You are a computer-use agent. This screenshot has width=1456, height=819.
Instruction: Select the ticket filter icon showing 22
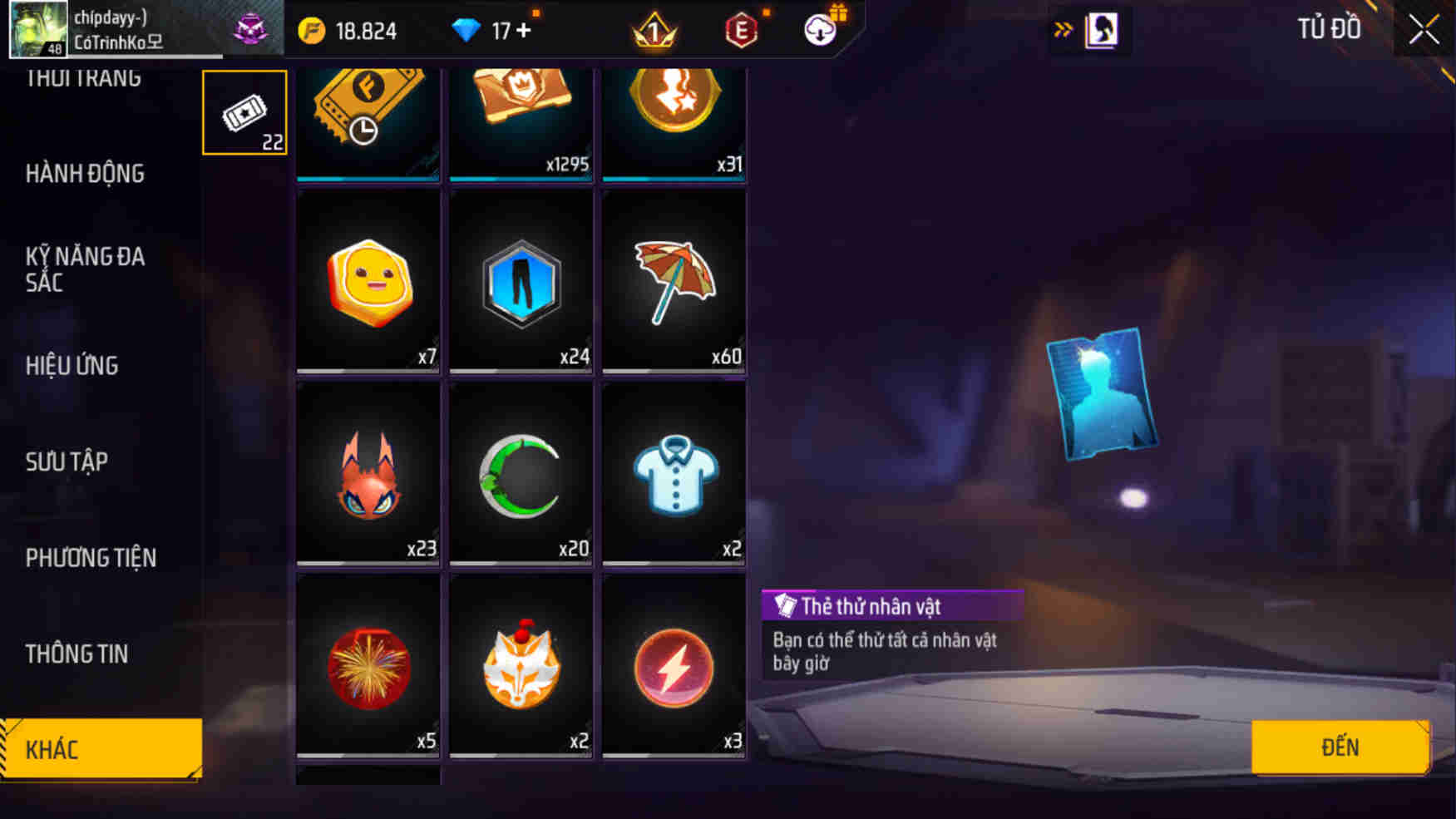click(x=244, y=111)
